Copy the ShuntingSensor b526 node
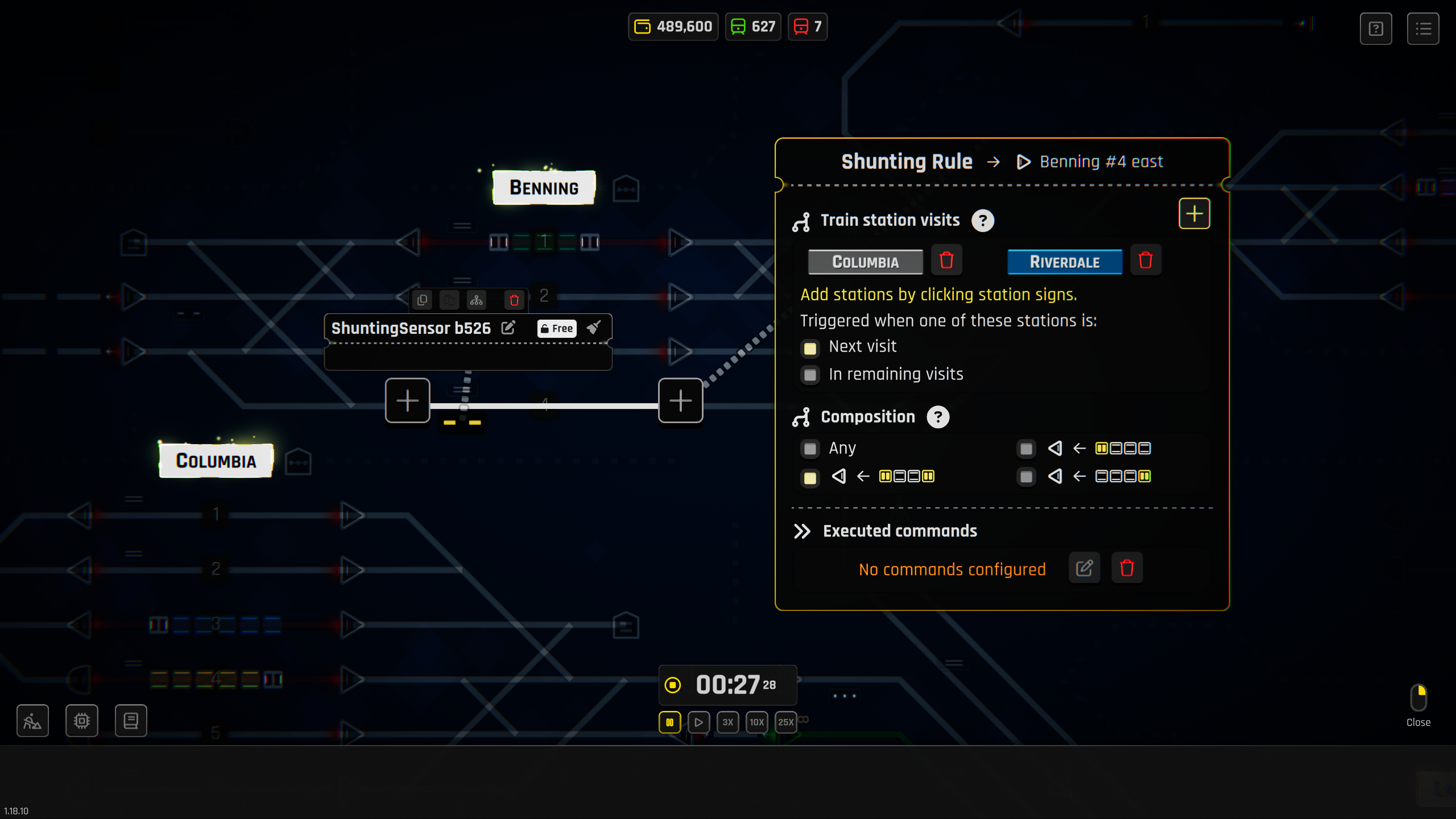The image size is (1456, 819). coord(421,300)
